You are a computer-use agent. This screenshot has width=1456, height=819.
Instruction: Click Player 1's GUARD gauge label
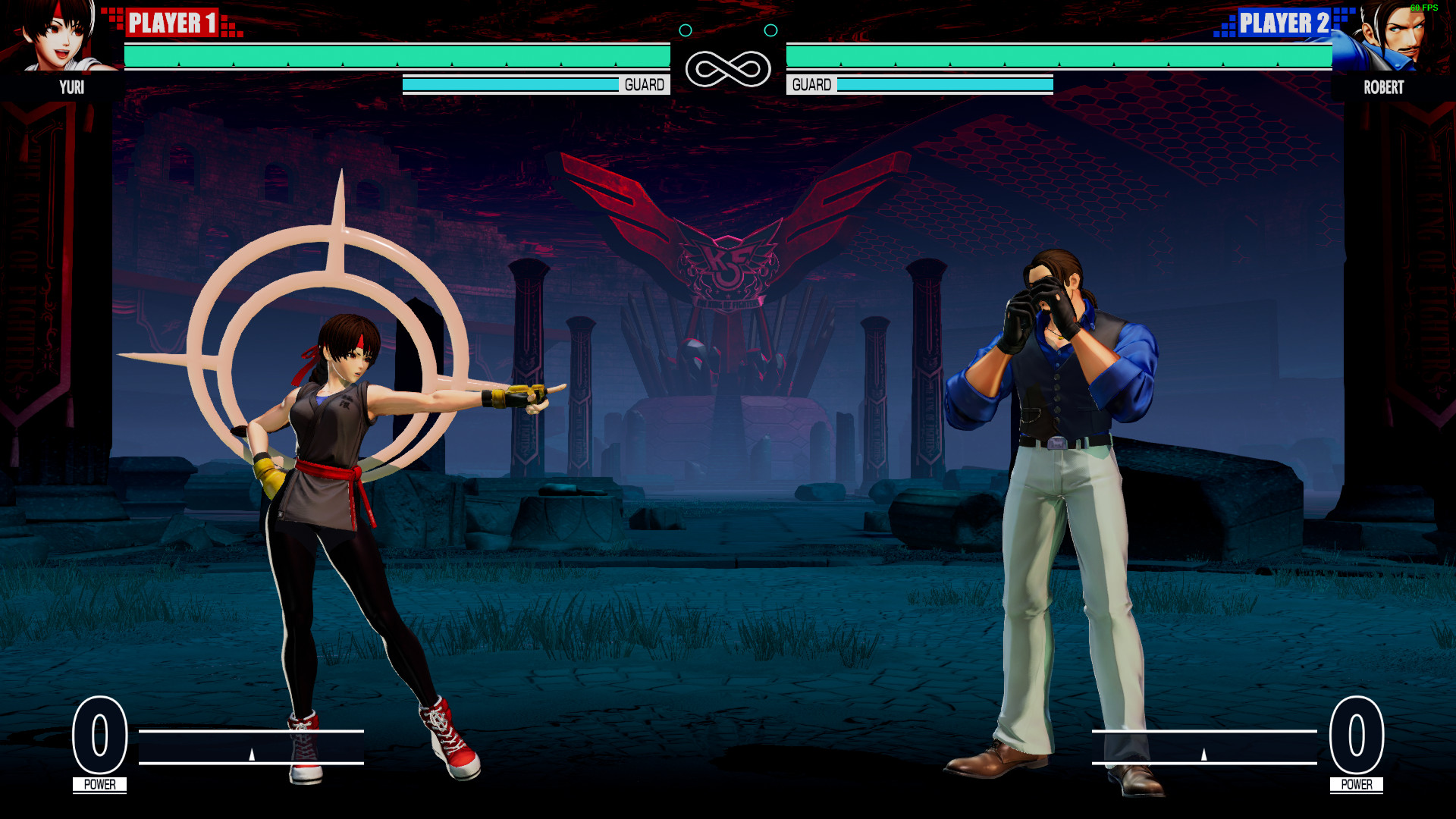[645, 84]
